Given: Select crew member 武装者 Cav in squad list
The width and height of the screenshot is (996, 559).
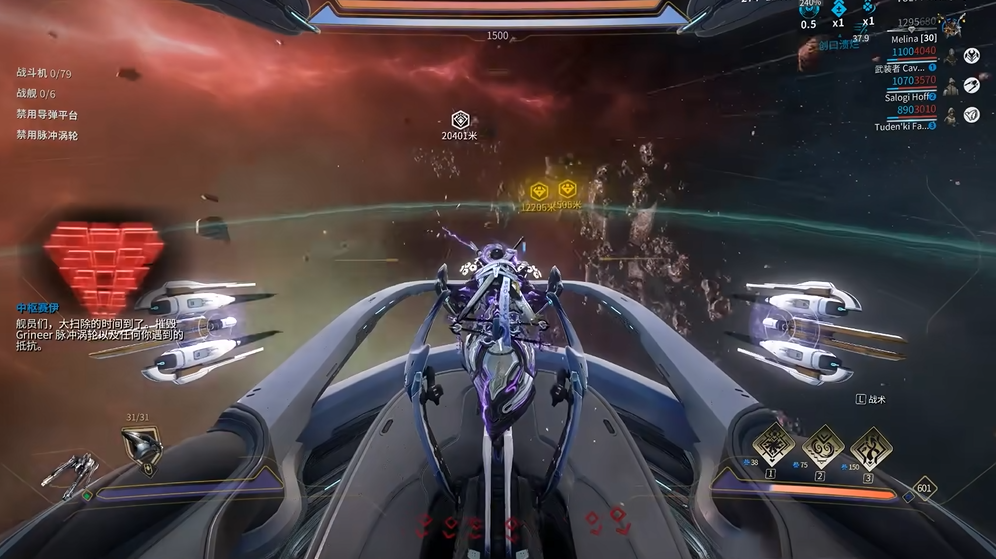Looking at the screenshot, I should pos(908,69).
